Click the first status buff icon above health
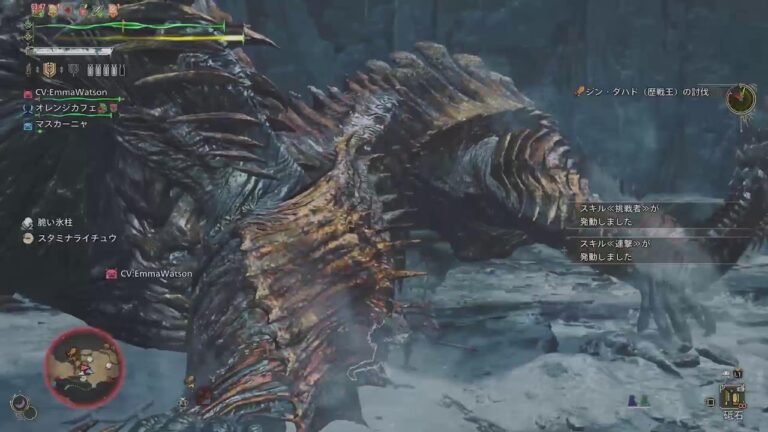This screenshot has width=768, height=432. [x=40, y=10]
